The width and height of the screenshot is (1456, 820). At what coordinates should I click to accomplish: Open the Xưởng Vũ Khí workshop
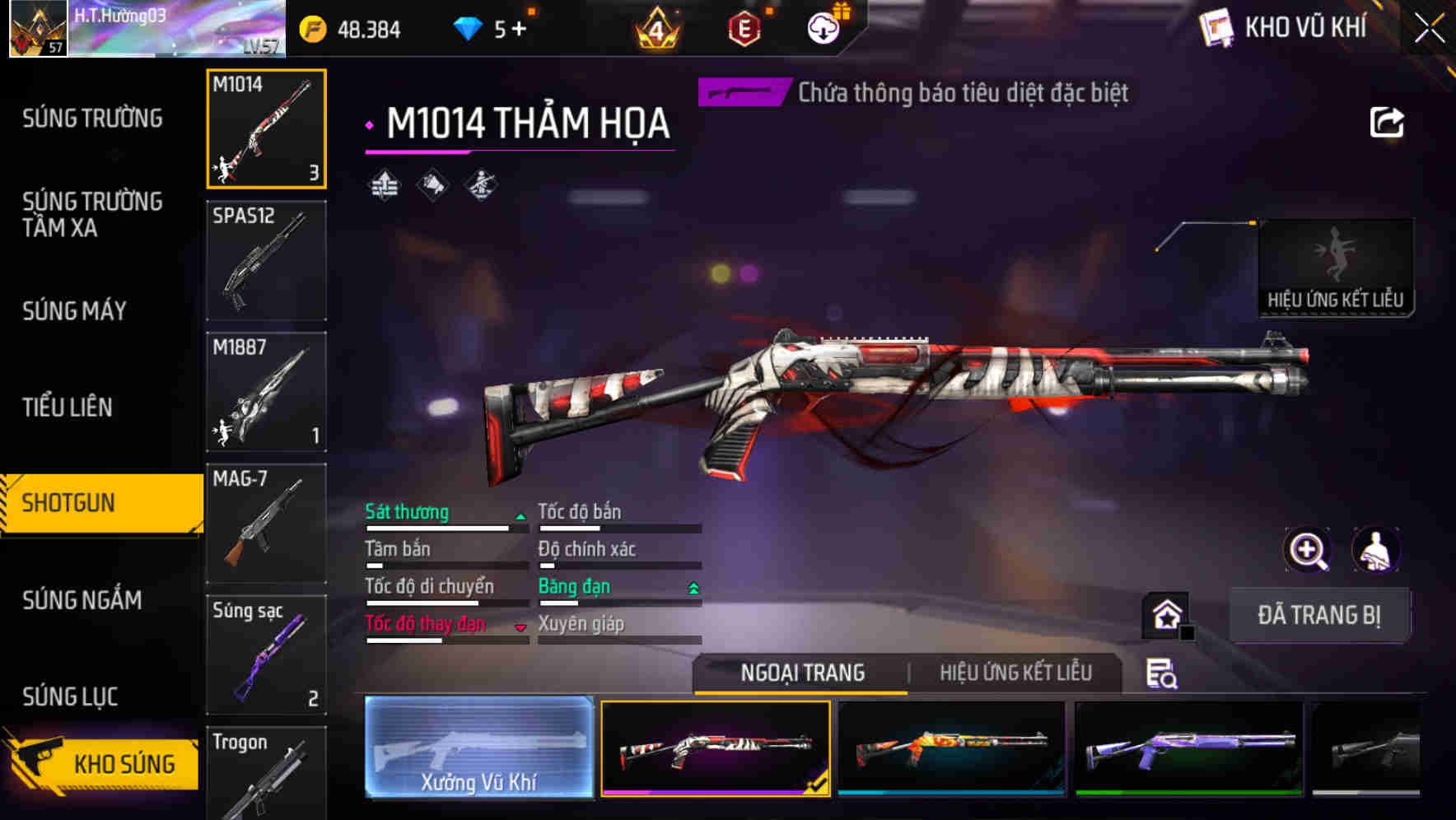click(x=478, y=749)
